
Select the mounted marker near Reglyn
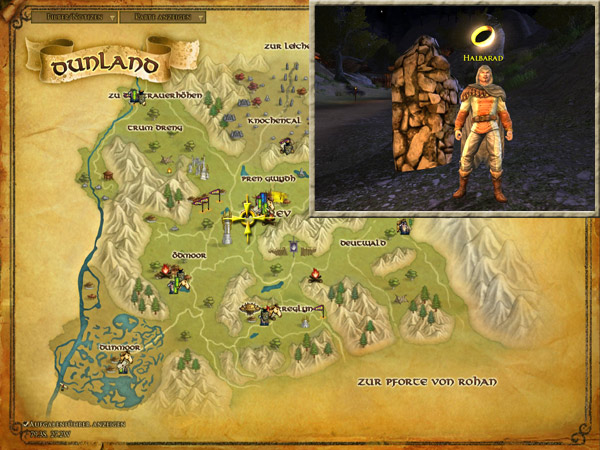268,315
